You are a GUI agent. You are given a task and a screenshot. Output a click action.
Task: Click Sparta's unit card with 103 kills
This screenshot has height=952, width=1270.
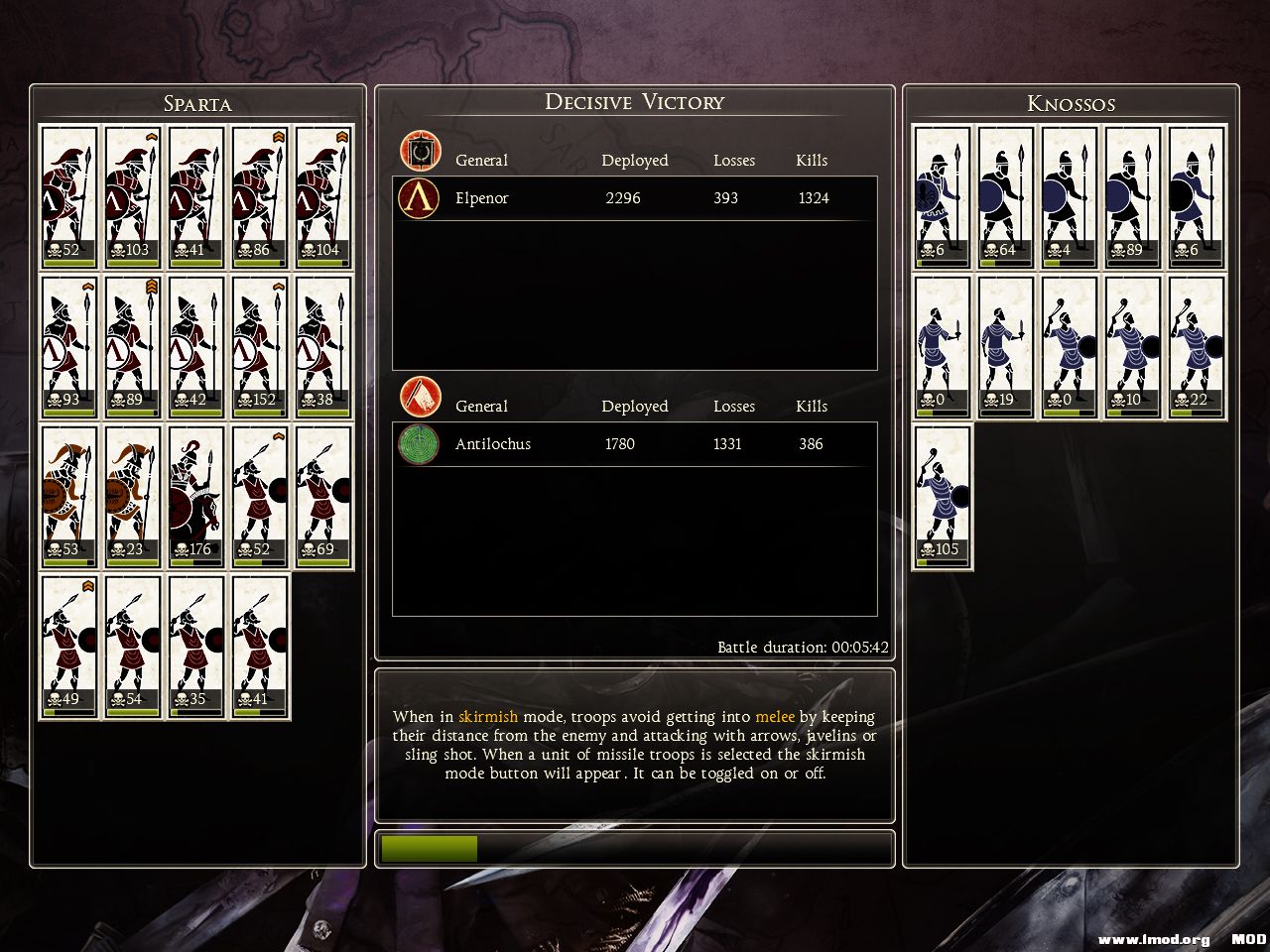[133, 196]
